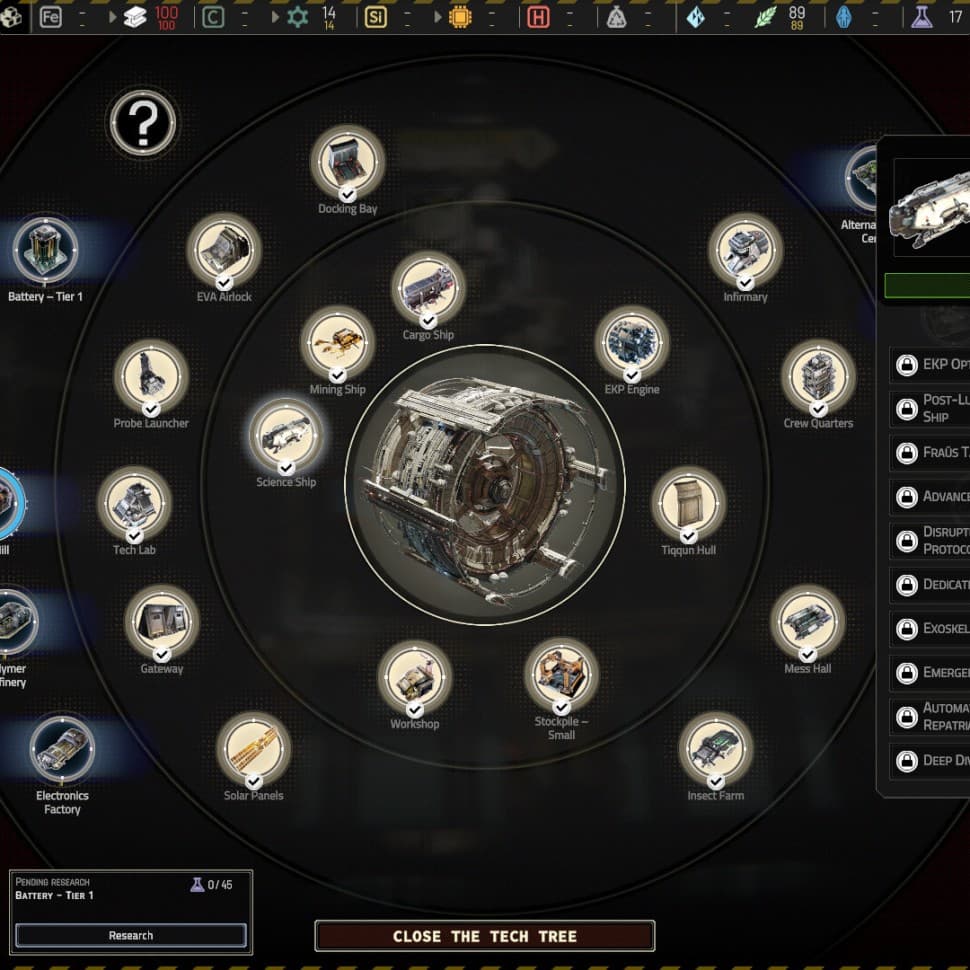The image size is (970, 970).
Task: Select the Electronics Factory node
Action: (62, 748)
